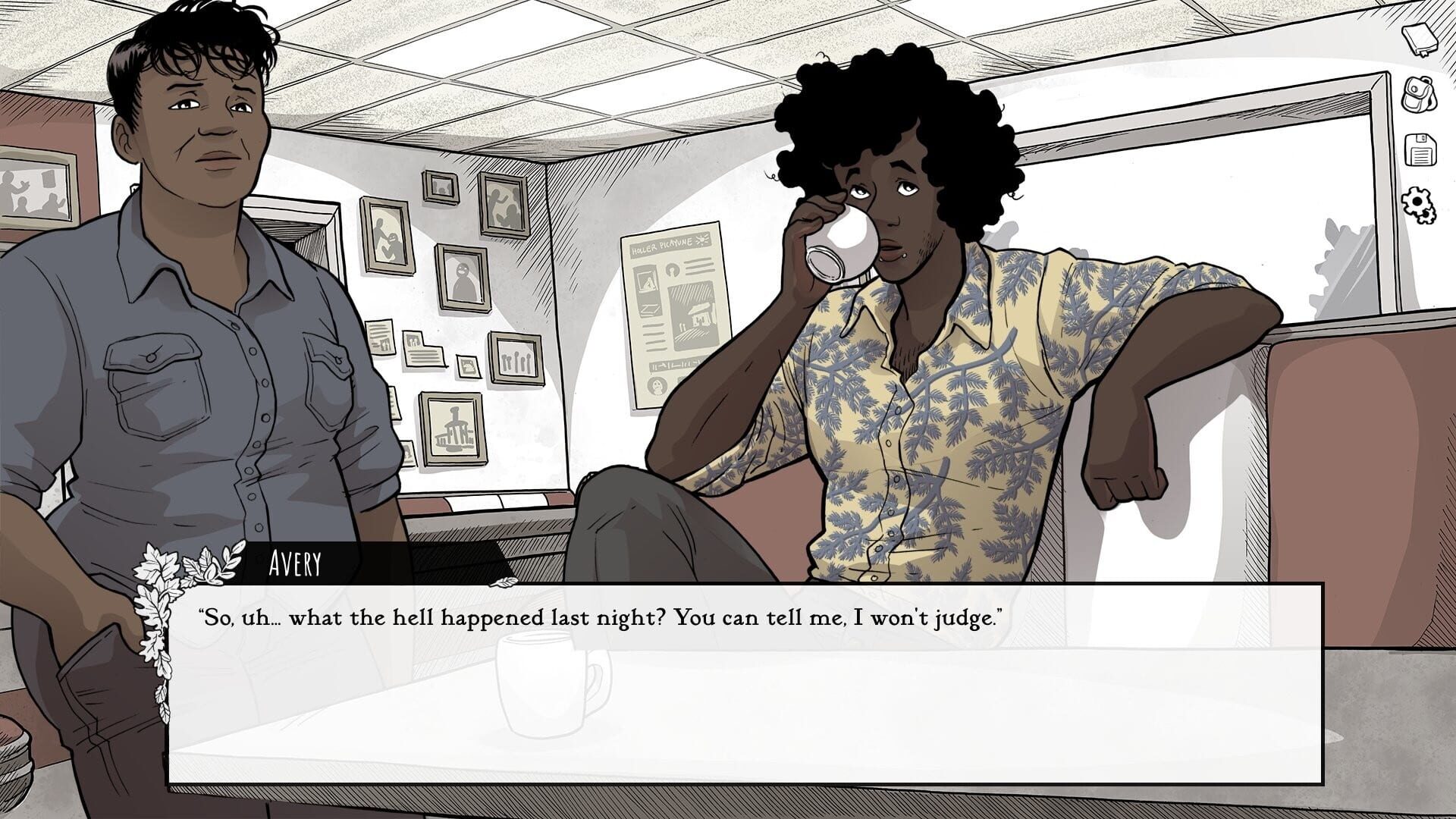Screen dimensions: 1456x819
Task: Open settings through the gears icon
Action: pyautogui.click(x=1420, y=205)
